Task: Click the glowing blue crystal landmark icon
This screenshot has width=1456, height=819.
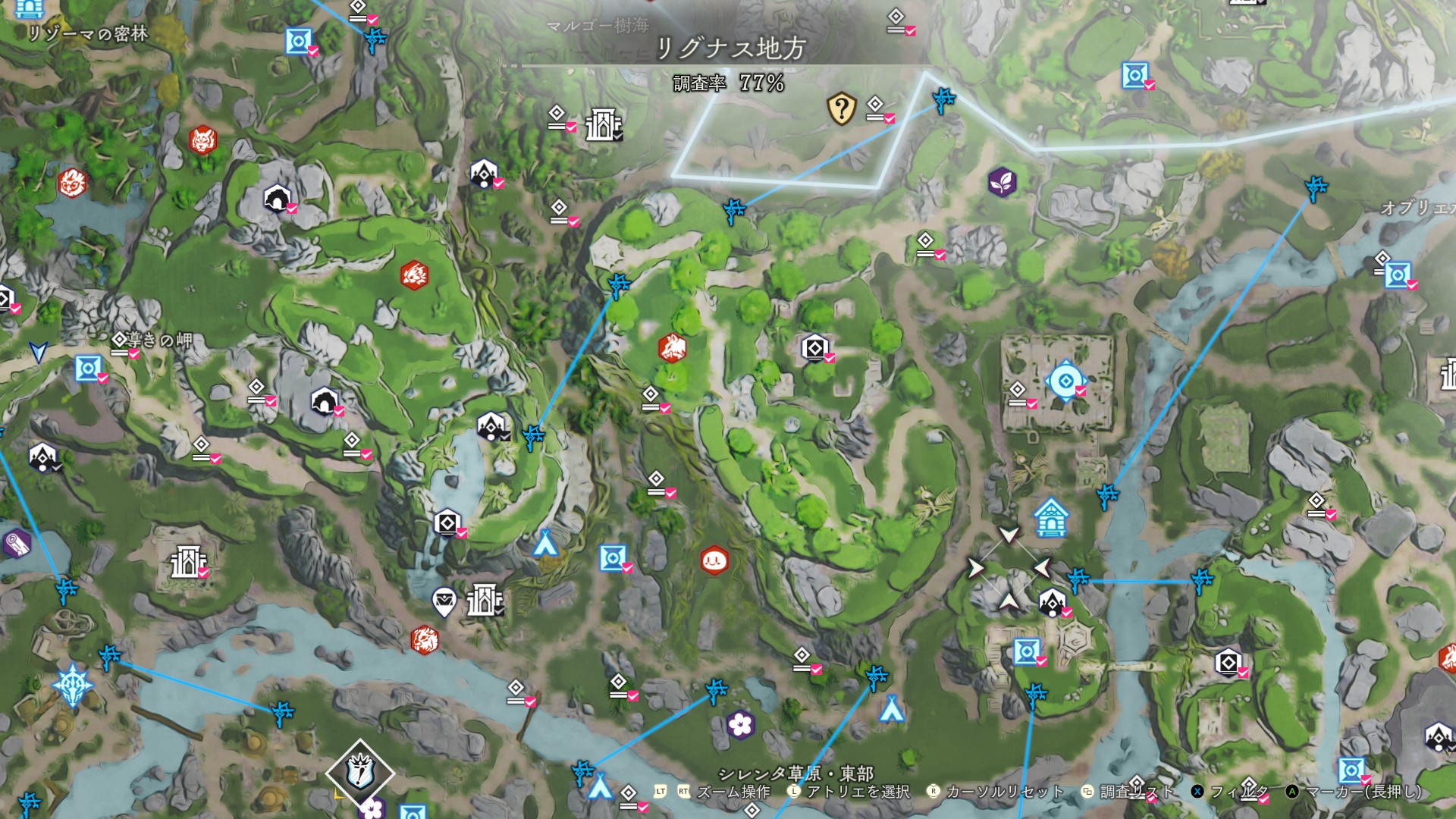Action: point(73,686)
